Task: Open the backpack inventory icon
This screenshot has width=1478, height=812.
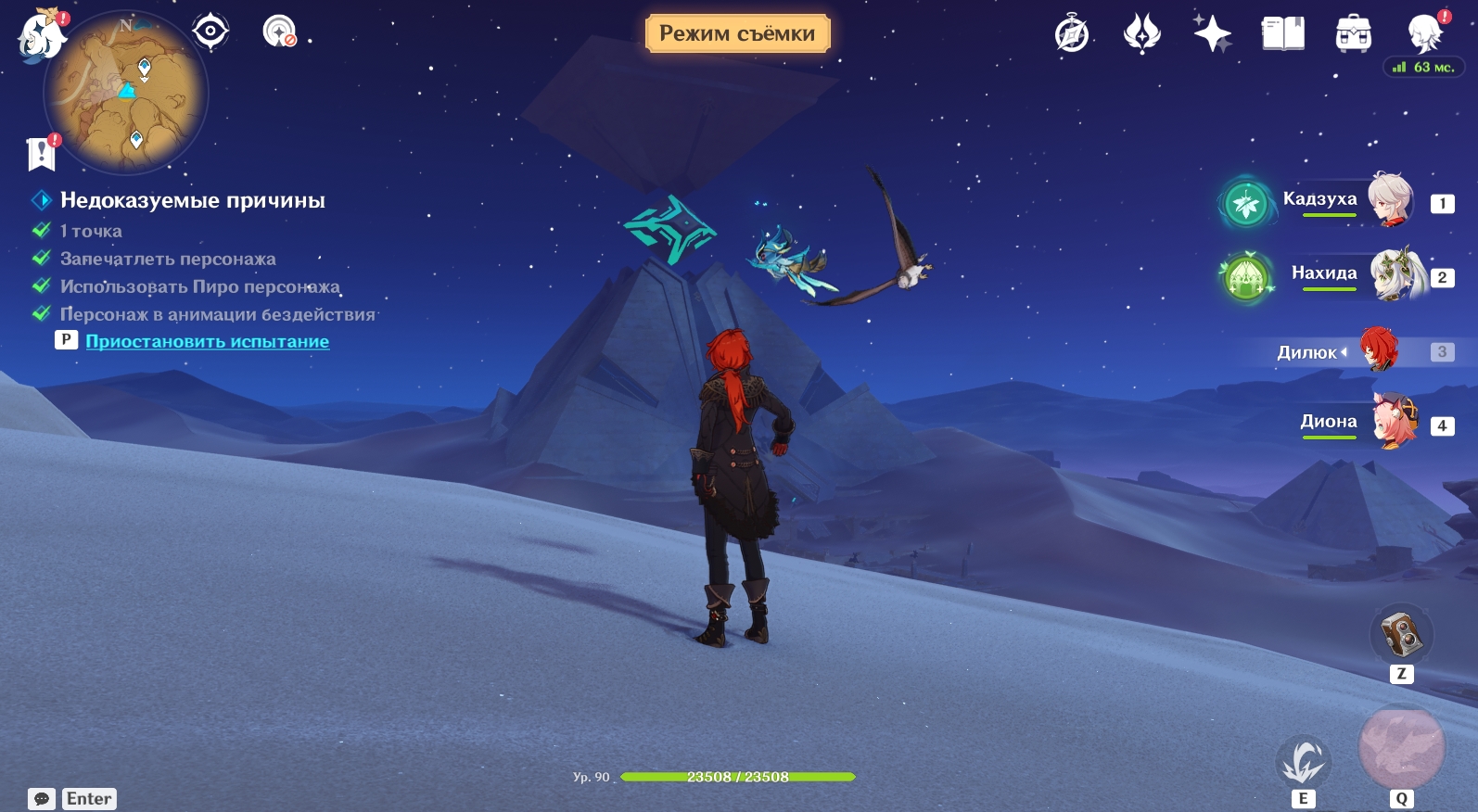Action: pos(1353,34)
